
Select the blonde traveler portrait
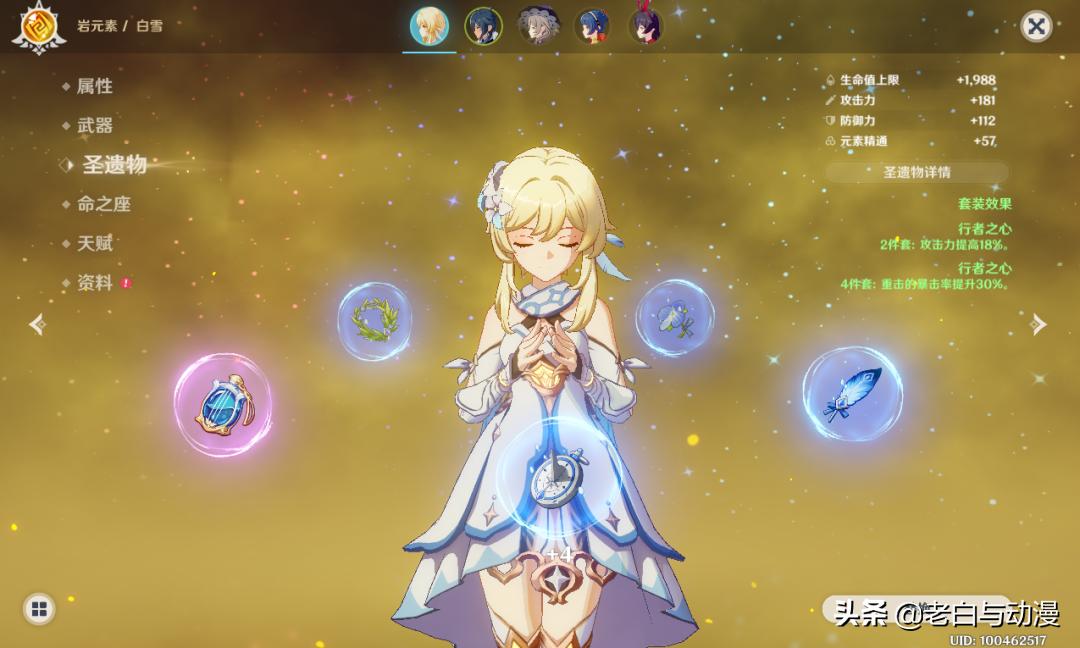[430, 26]
